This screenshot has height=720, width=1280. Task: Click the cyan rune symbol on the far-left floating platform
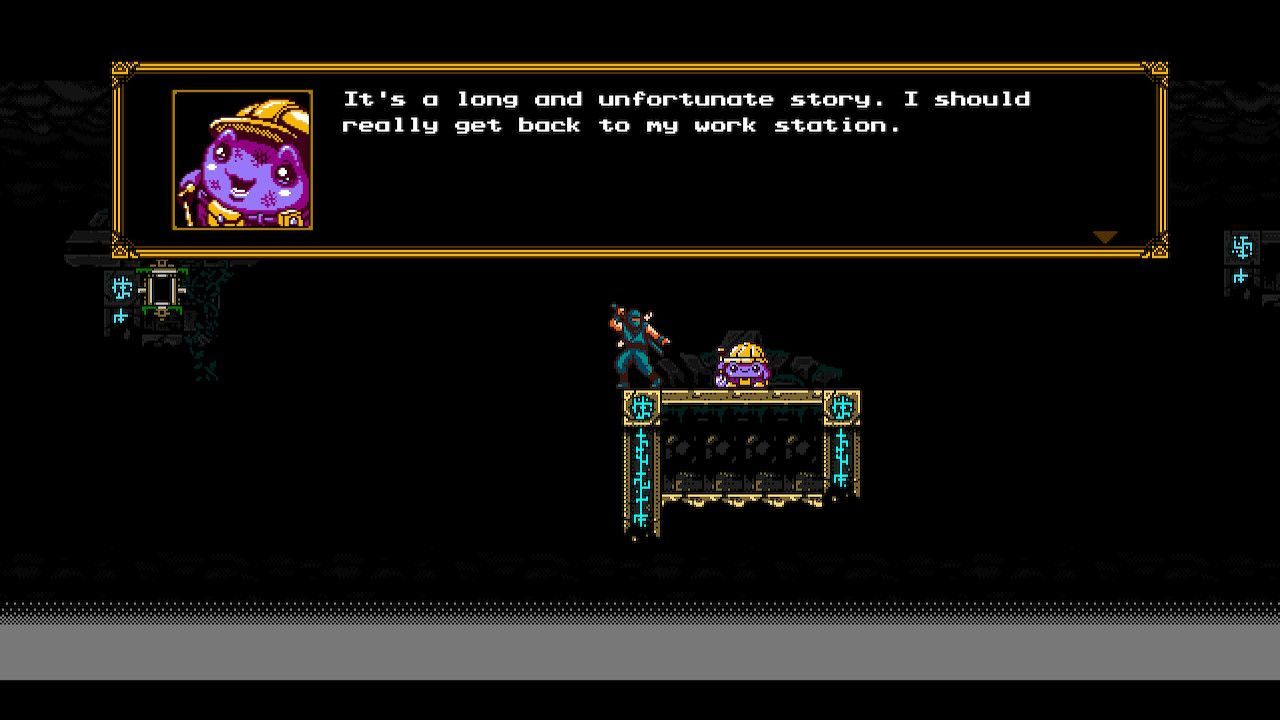click(120, 290)
